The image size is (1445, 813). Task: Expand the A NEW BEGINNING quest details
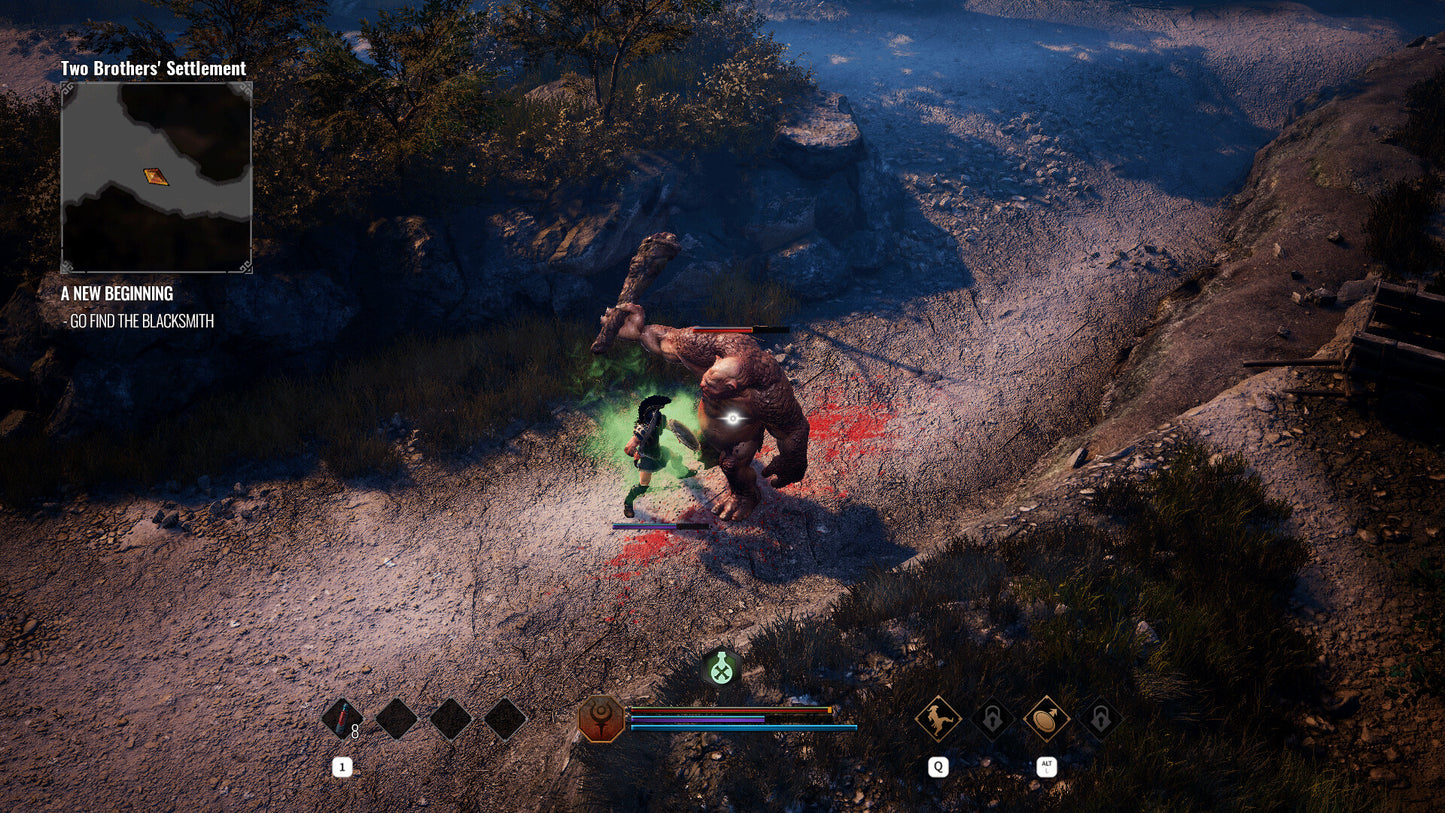(116, 293)
